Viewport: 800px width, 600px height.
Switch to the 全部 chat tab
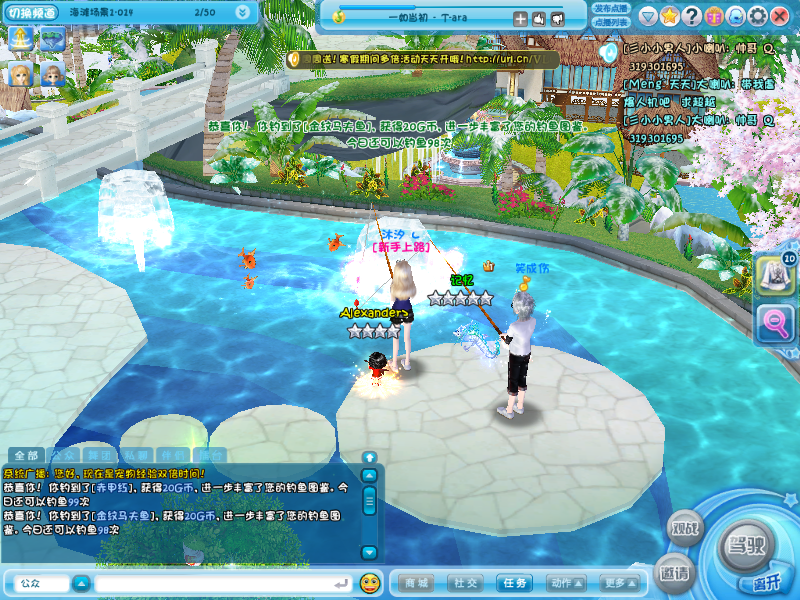pos(26,455)
